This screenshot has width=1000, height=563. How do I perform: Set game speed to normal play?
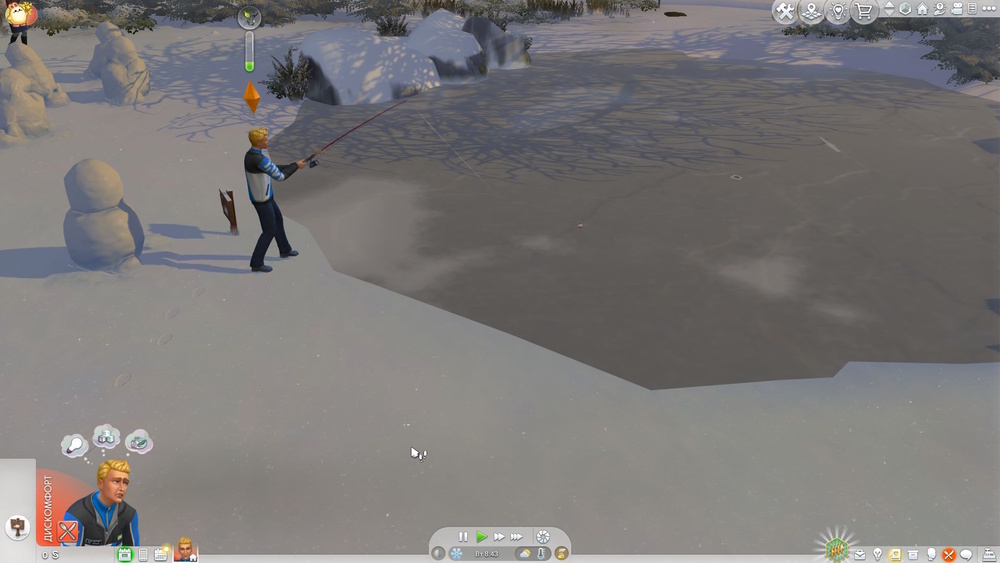(481, 537)
